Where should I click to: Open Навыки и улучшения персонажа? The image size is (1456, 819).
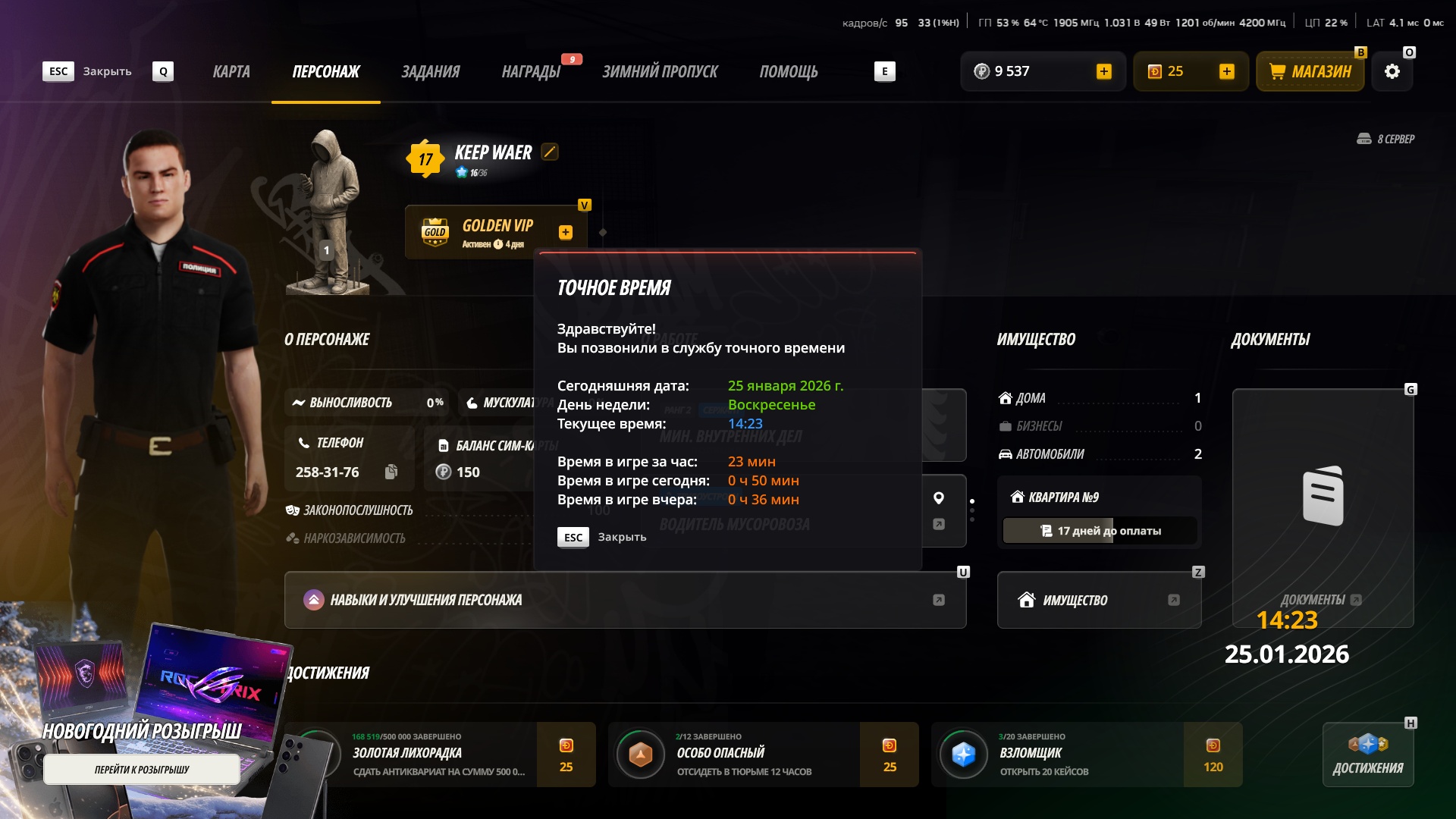625,600
